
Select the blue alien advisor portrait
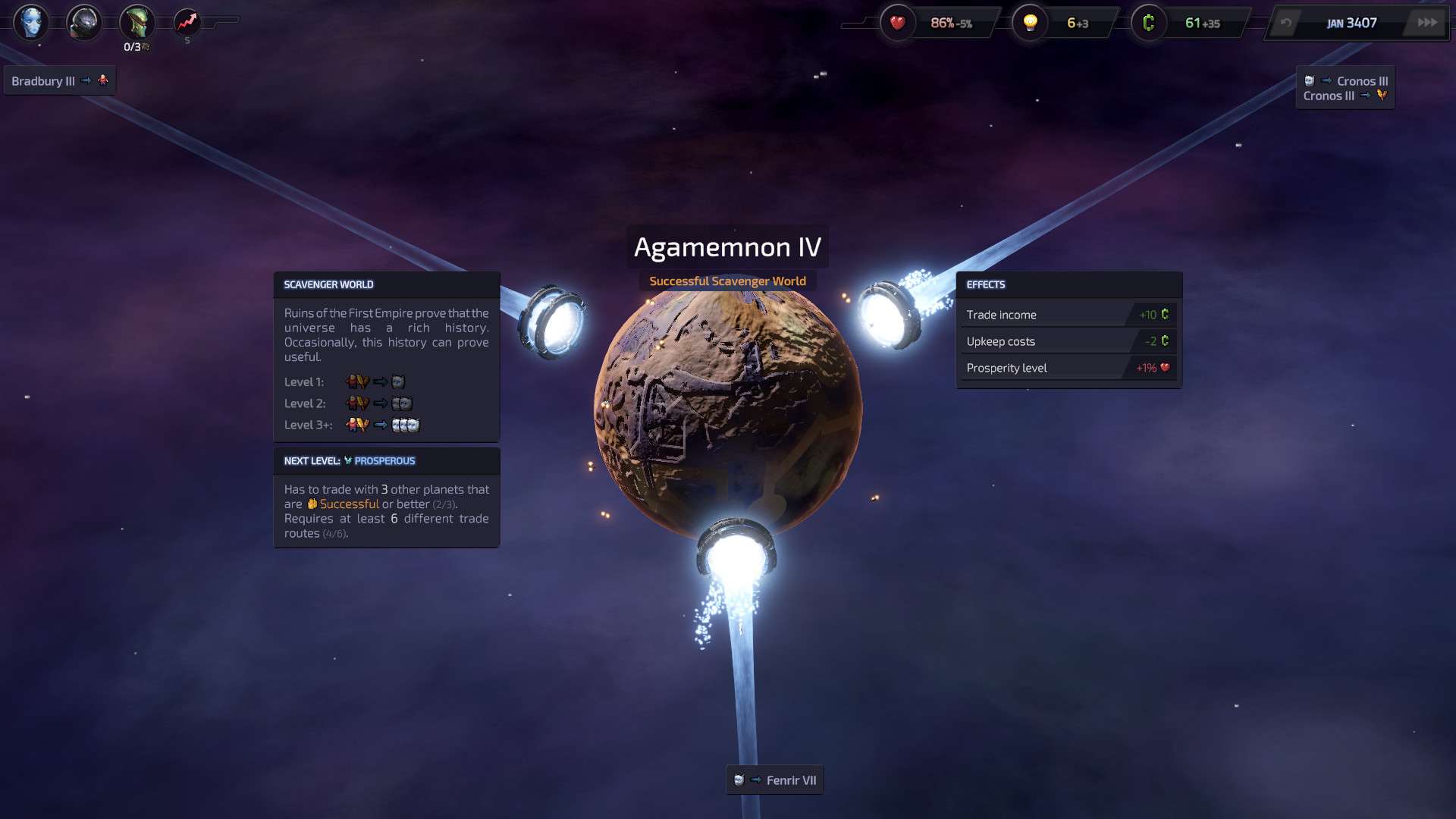(30, 22)
